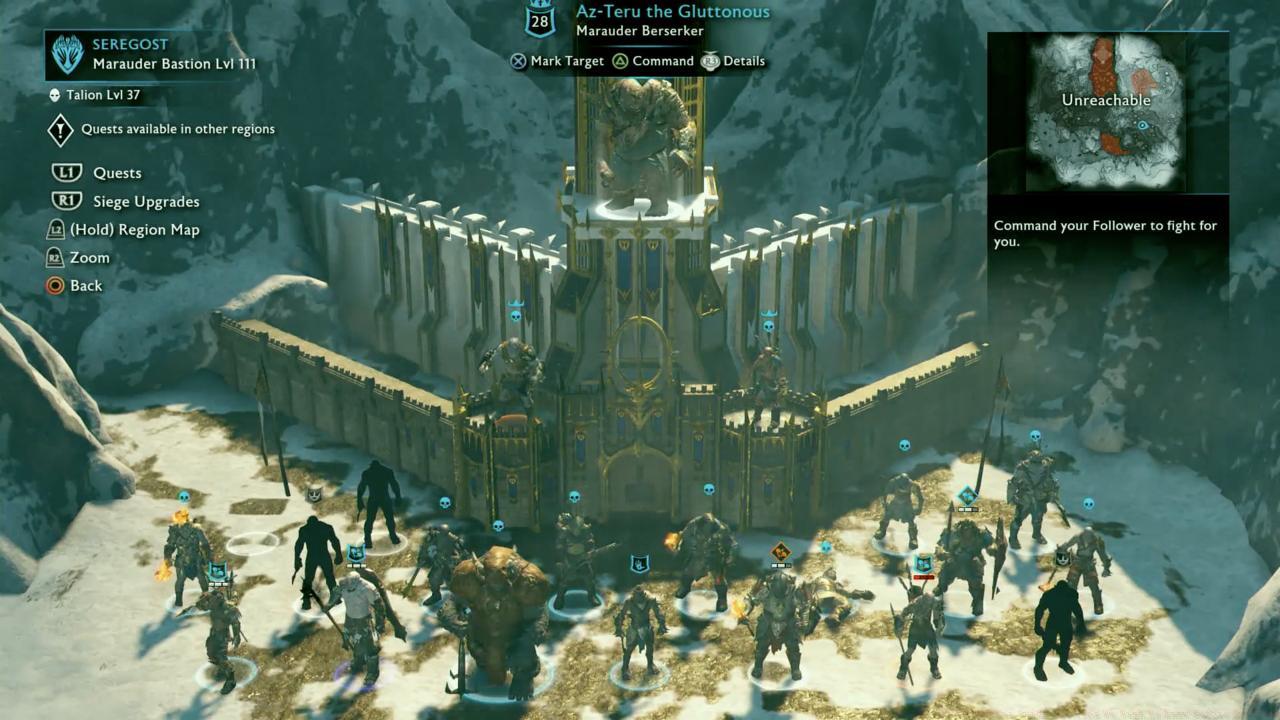Click the follower's health bar
Image resolution: width=1280 pixels, height=720 pixels.
(966, 507)
